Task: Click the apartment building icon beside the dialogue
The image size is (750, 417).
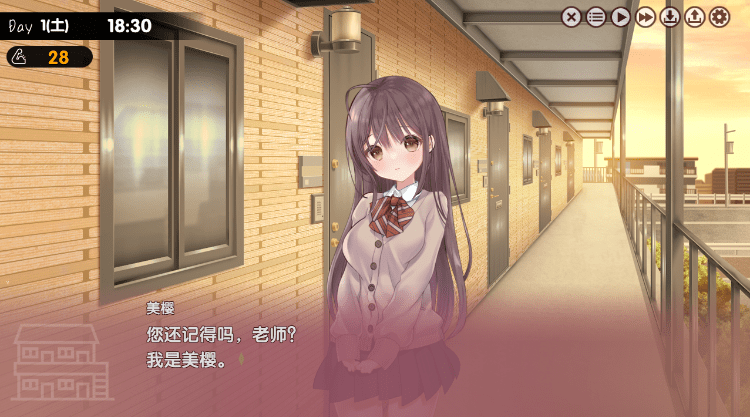Action: click(x=61, y=362)
